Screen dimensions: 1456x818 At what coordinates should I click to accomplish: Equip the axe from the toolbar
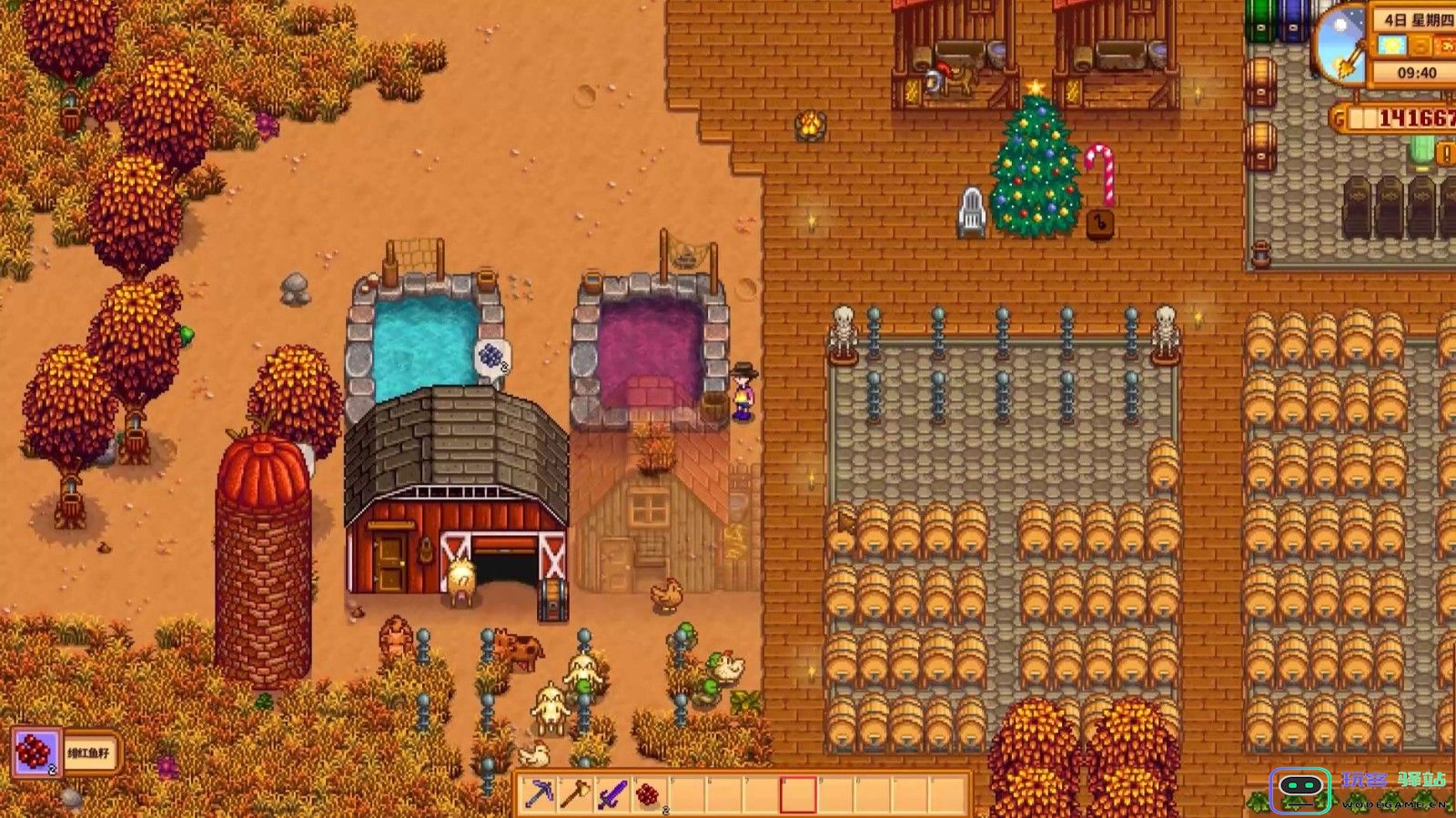[576, 794]
